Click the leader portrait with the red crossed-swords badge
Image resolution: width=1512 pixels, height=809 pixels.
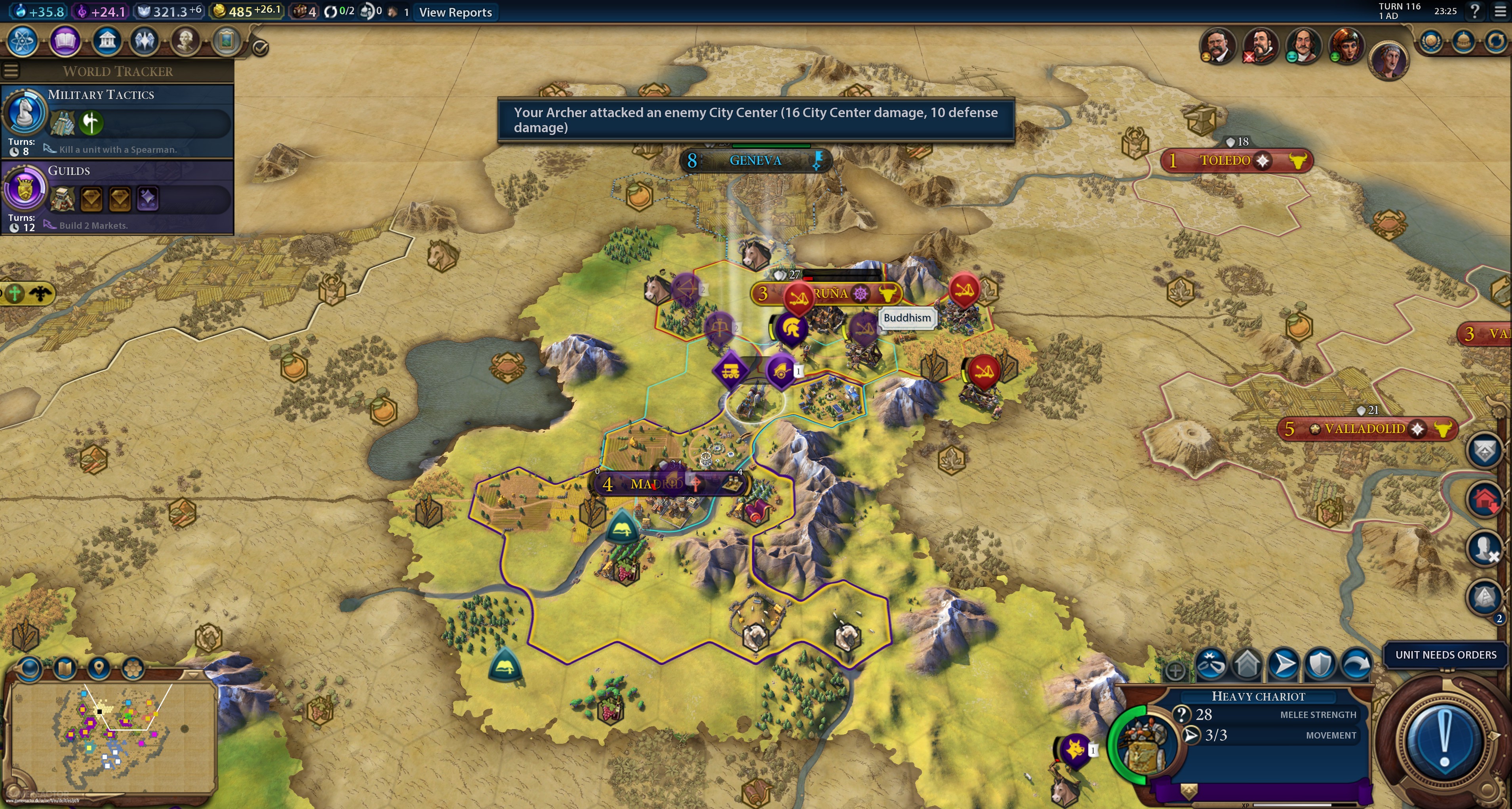click(x=1260, y=45)
